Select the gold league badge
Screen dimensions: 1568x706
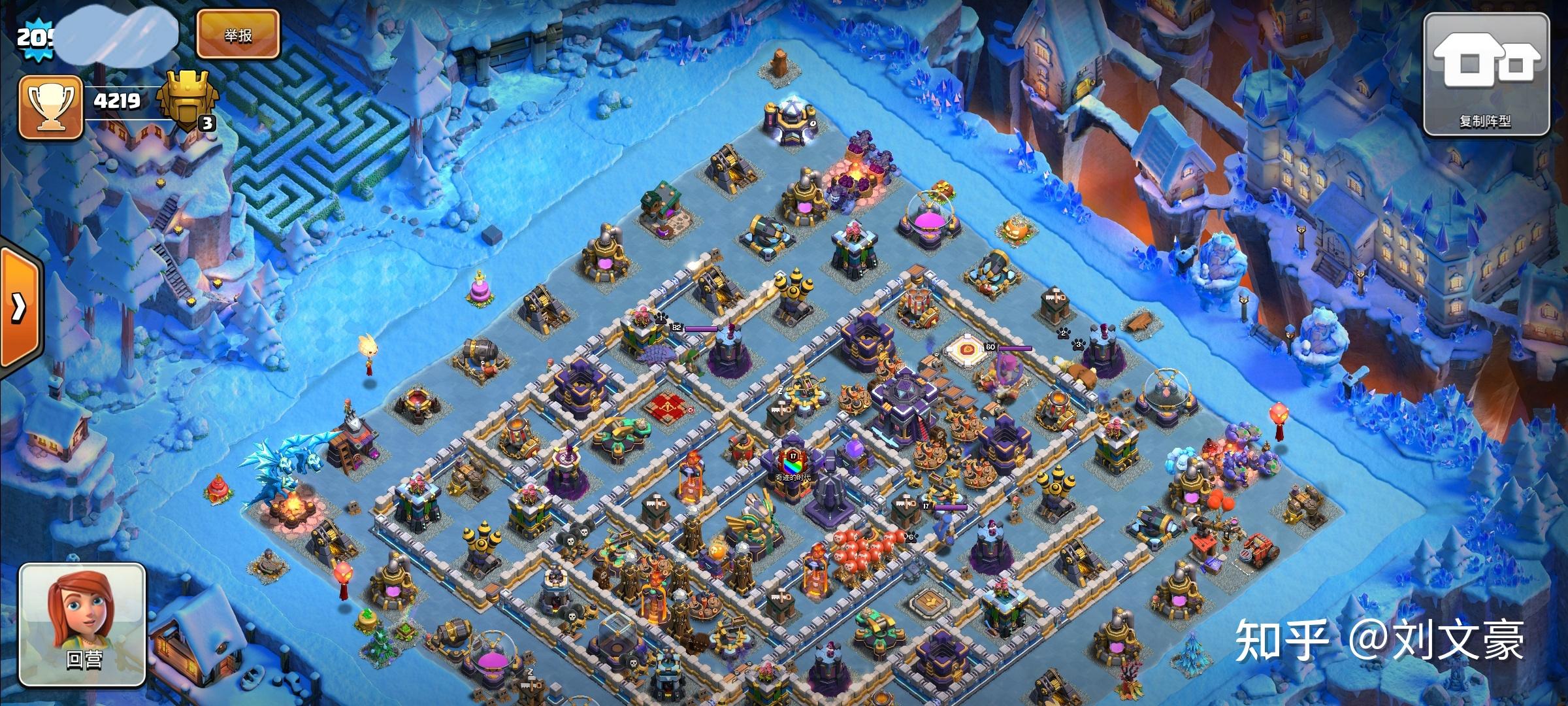point(186,101)
